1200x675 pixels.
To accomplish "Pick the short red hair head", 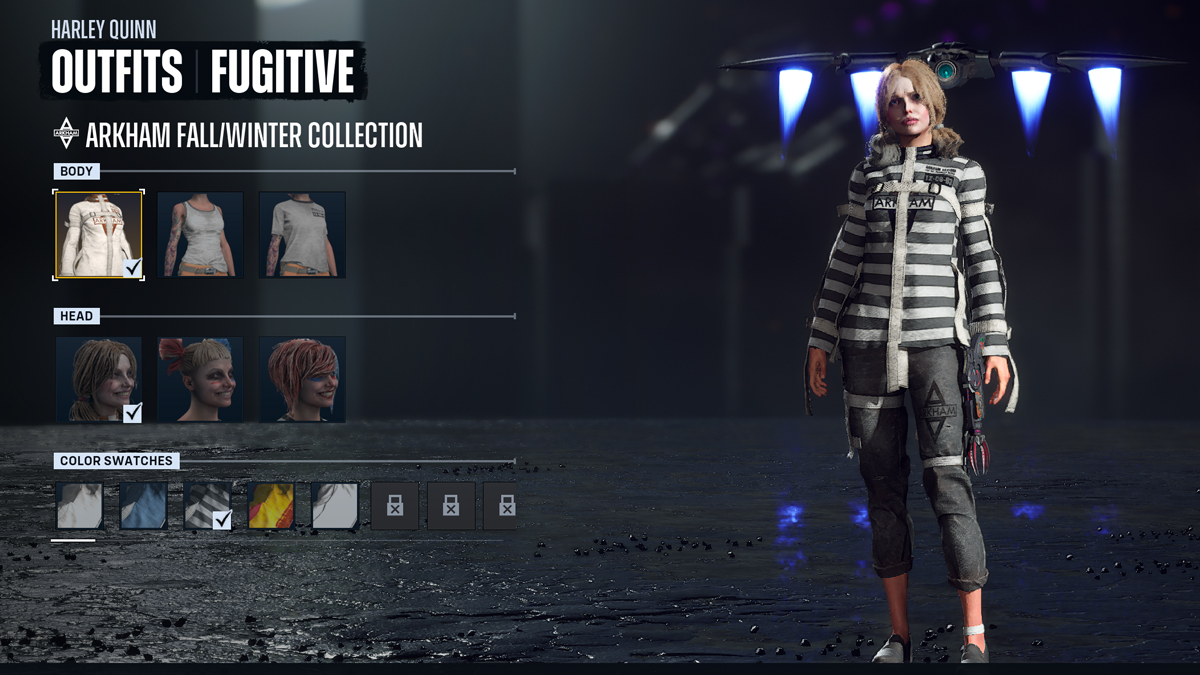I will click(302, 379).
